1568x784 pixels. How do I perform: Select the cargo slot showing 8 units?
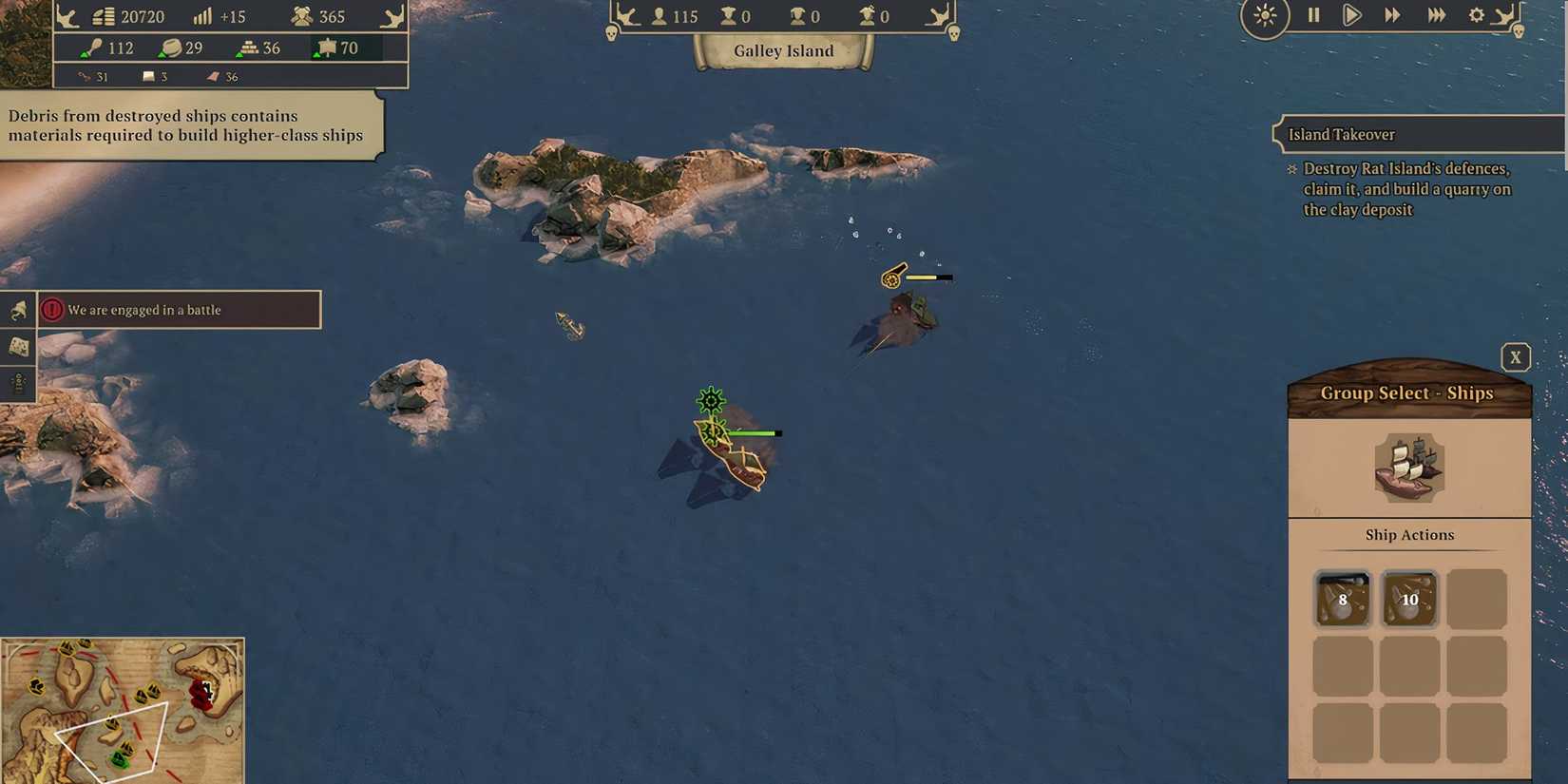coord(1342,600)
